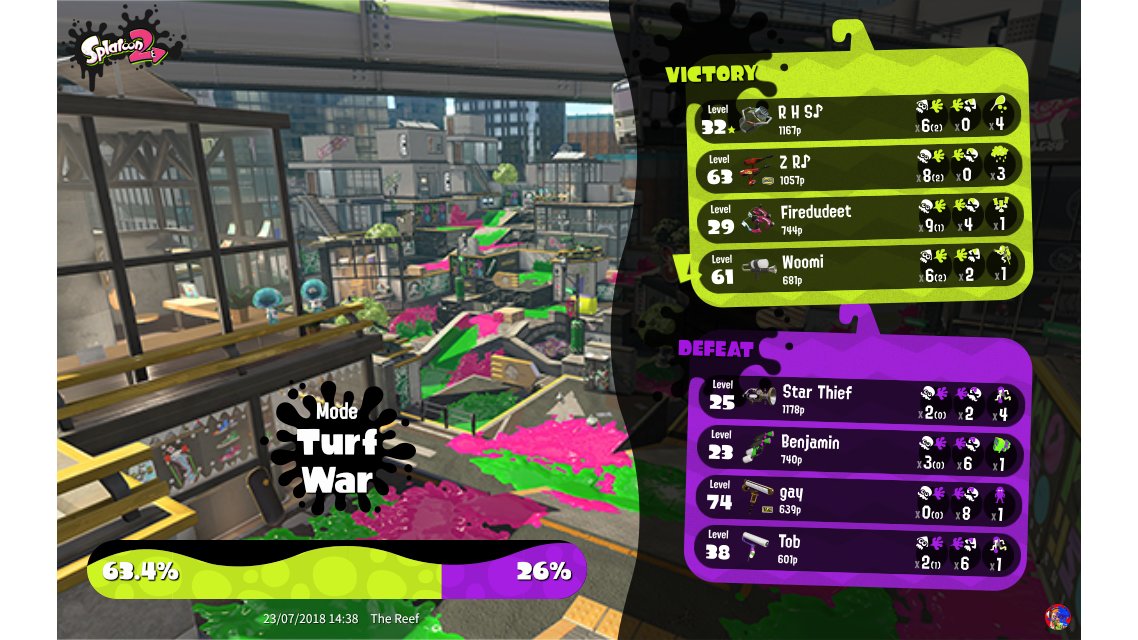Screen dimensions: 1138x640
Task: Select Star Thief's result row
Action: click(x=858, y=398)
